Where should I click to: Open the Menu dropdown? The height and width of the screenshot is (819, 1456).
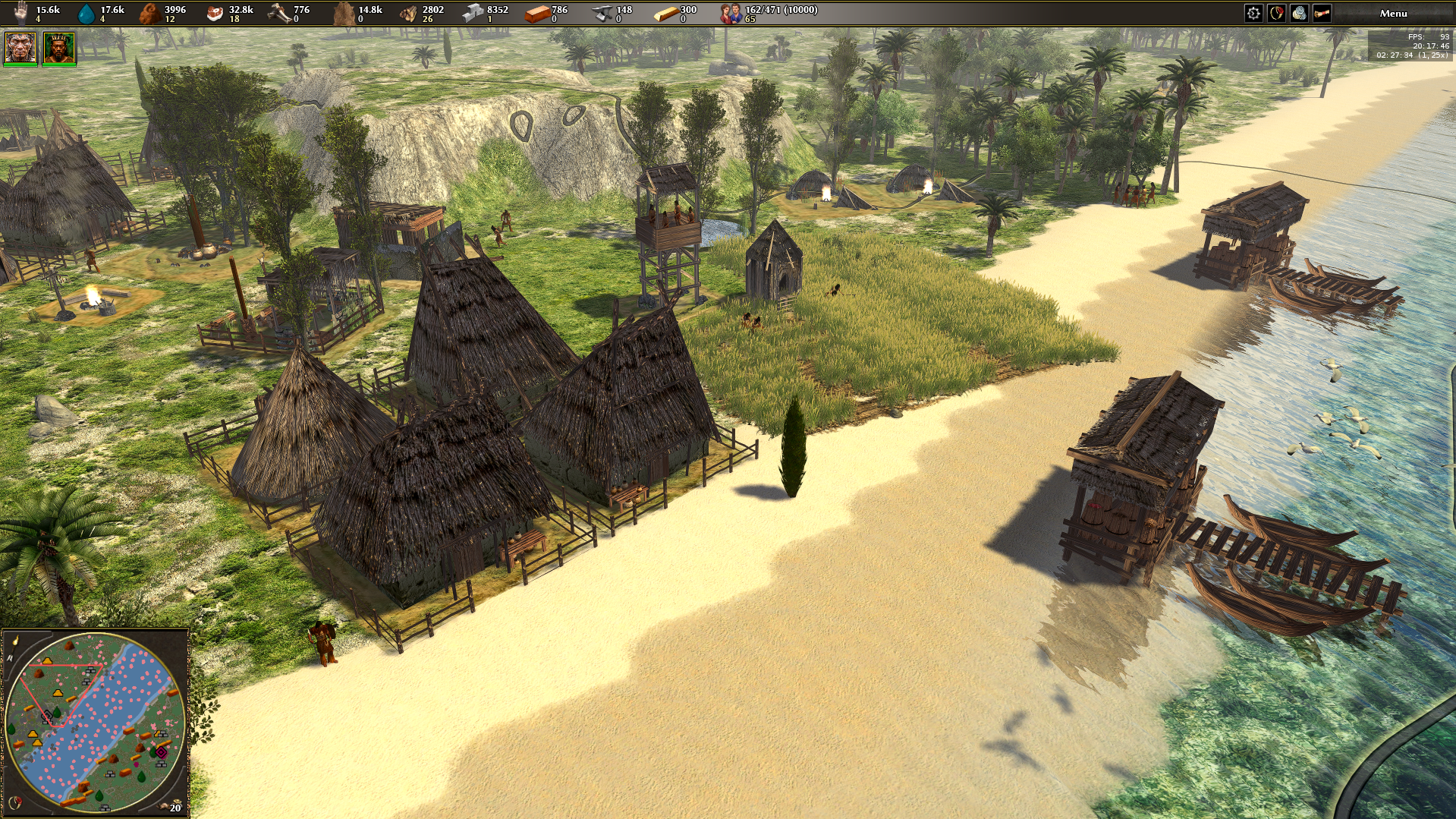(x=1393, y=13)
